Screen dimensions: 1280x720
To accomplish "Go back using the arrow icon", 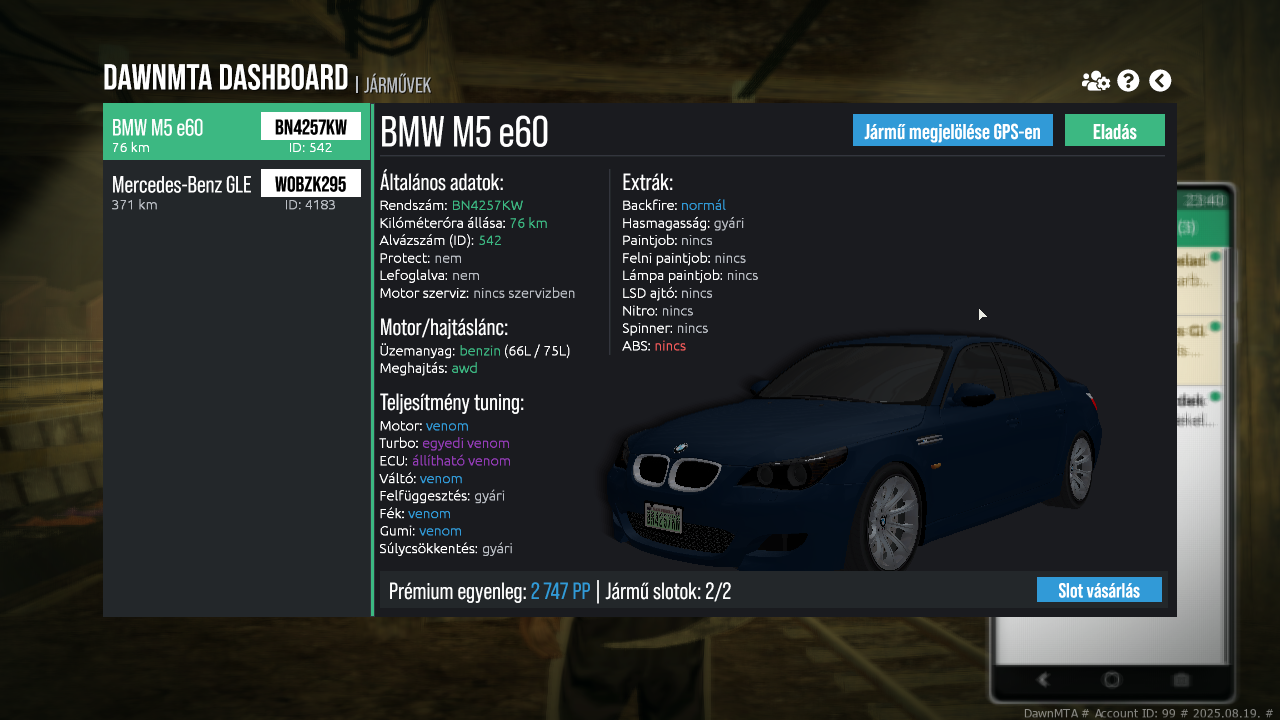I will 1160,81.
